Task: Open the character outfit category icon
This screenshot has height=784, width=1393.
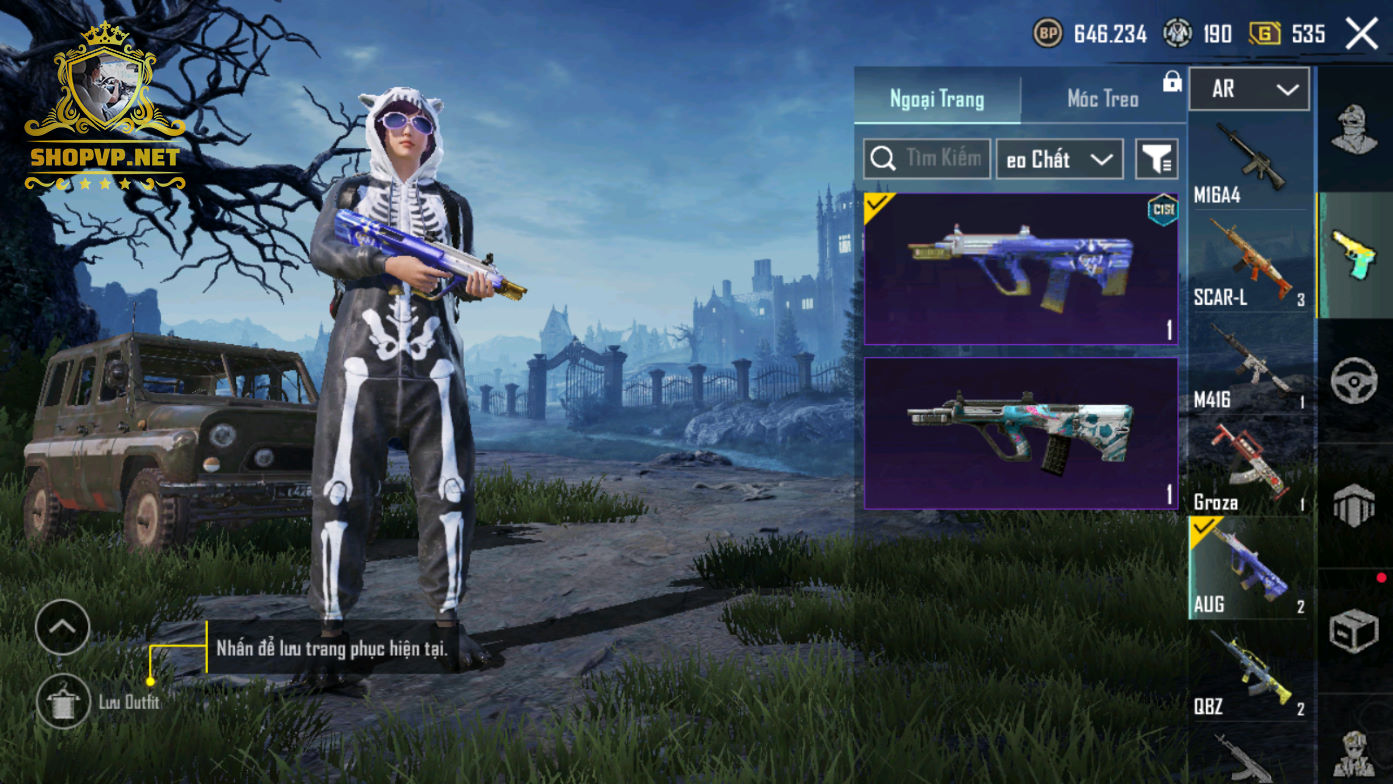Action: tap(1355, 130)
